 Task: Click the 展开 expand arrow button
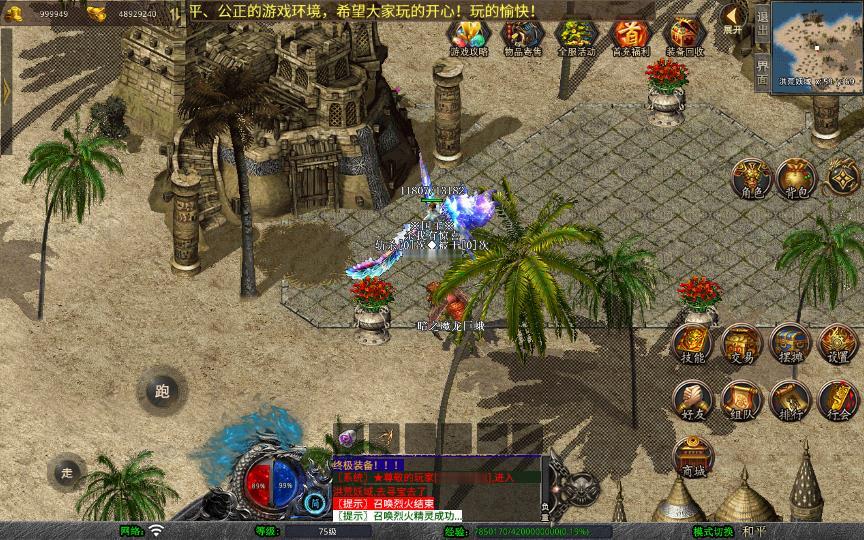(x=733, y=18)
